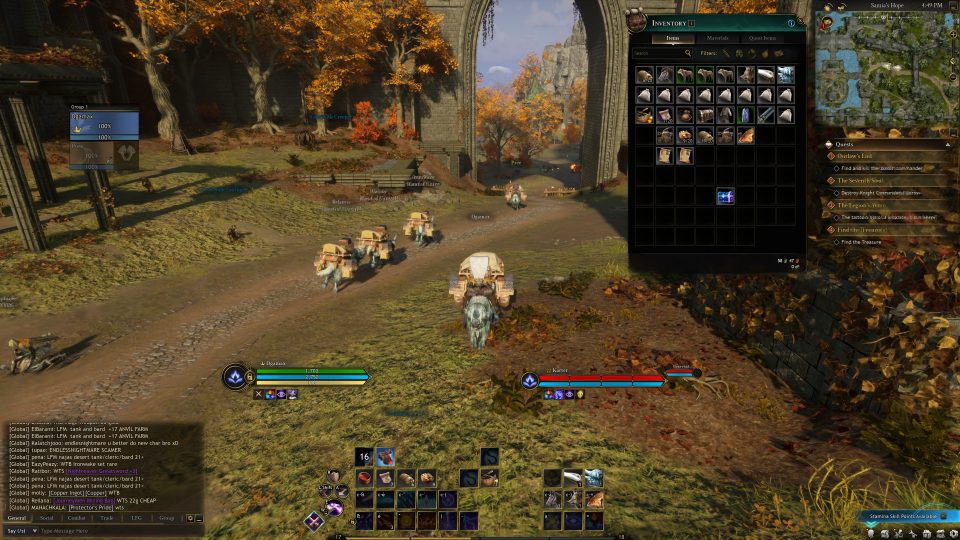This screenshot has width=960, height=540.
Task: Open the LFG chat tab
Action: (136, 518)
